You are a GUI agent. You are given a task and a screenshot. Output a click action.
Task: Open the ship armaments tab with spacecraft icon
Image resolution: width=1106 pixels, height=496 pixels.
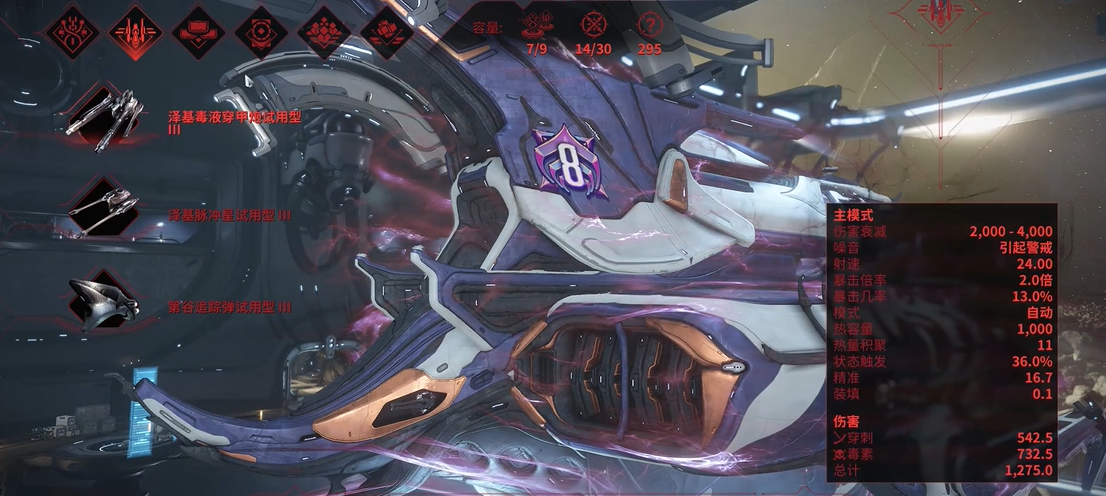134,30
